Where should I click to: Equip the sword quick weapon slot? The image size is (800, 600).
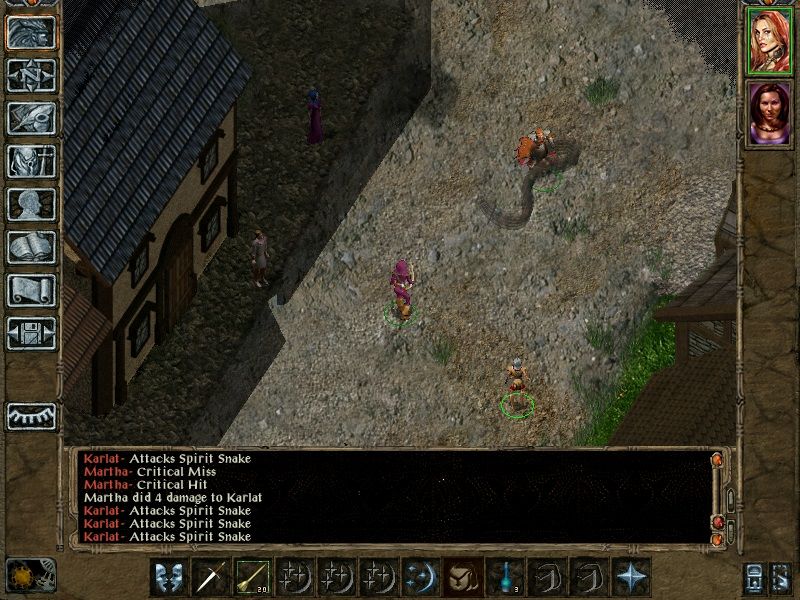coord(212,577)
